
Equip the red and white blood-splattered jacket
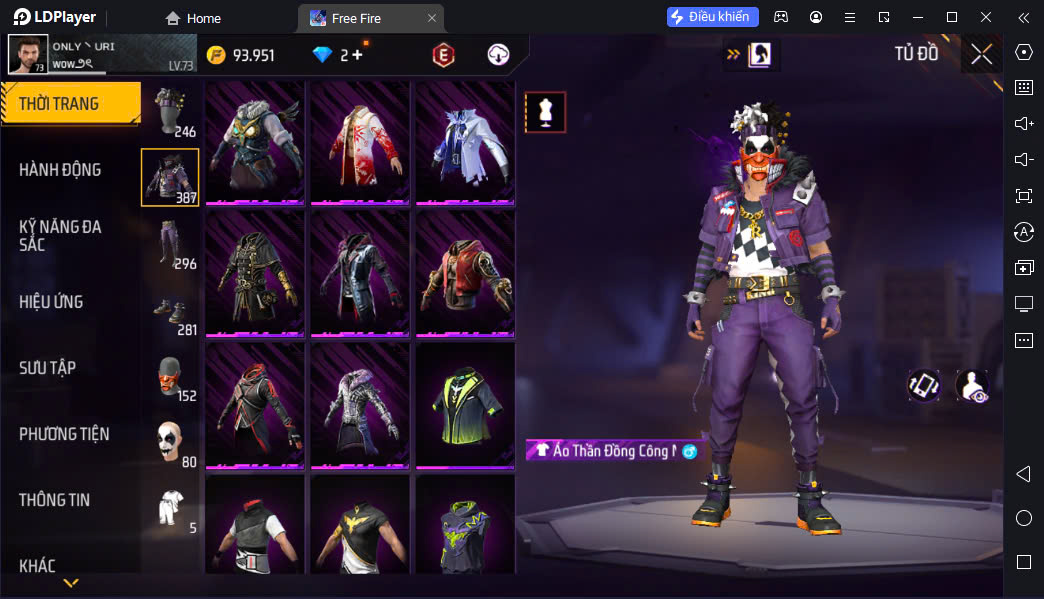coord(359,142)
